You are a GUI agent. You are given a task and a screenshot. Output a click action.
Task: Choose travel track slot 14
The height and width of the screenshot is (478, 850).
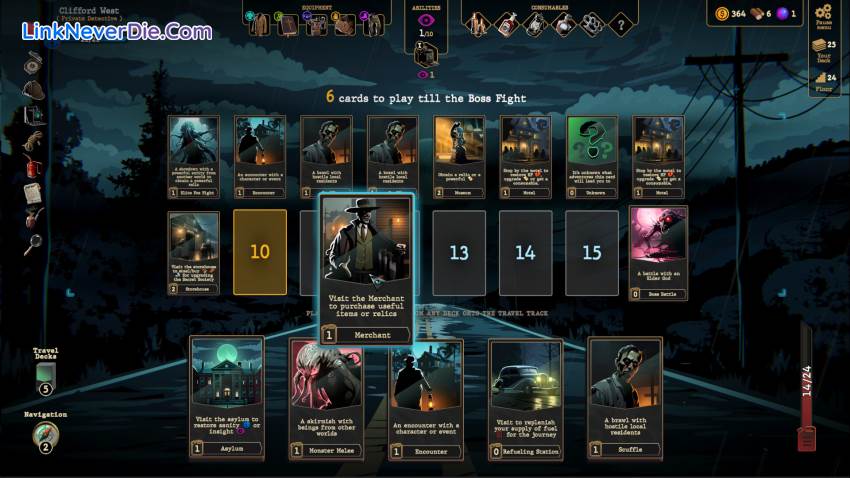tap(525, 252)
